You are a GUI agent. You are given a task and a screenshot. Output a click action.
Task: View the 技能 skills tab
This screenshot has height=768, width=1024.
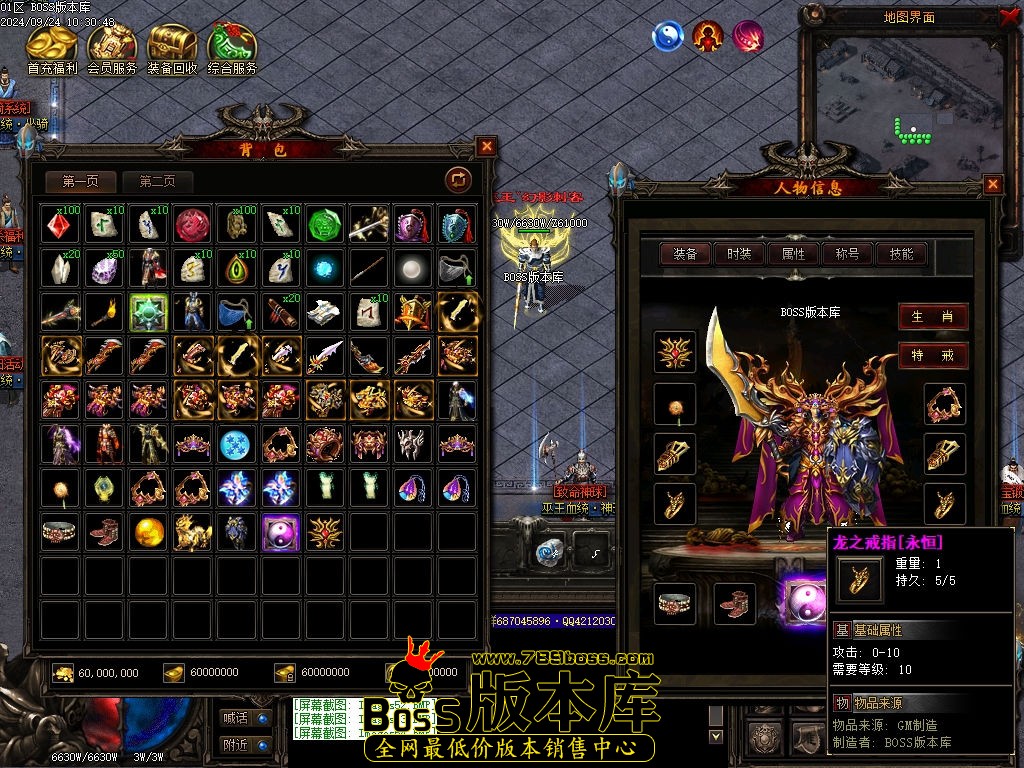901,254
